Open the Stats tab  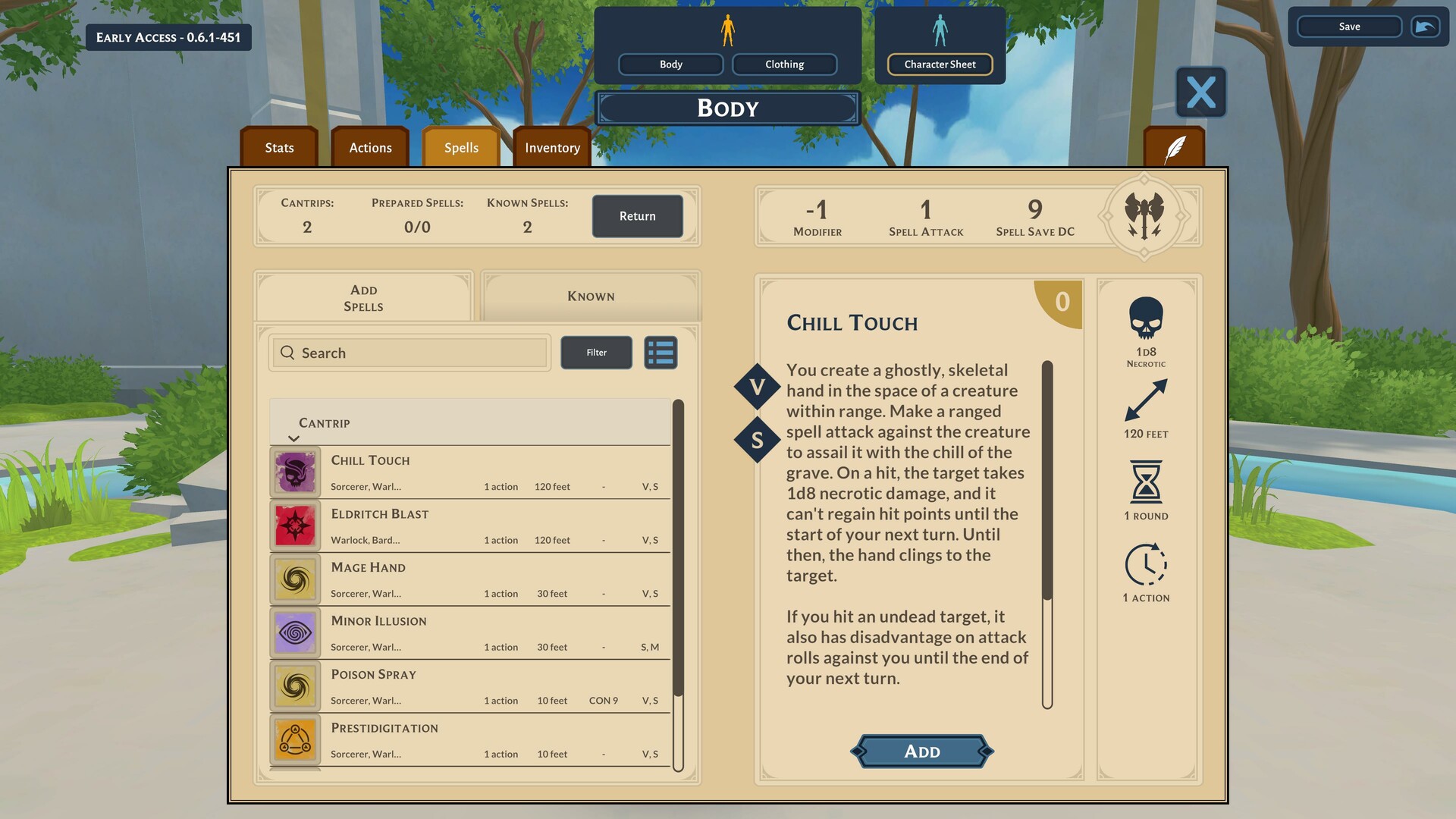point(278,147)
